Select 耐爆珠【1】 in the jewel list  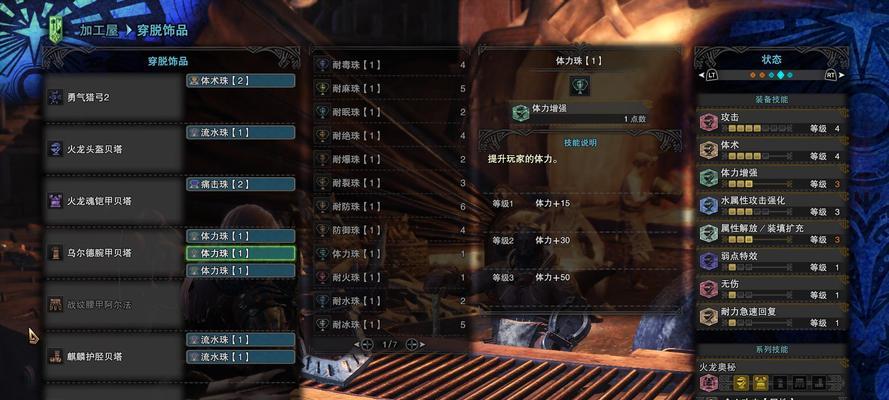point(390,159)
